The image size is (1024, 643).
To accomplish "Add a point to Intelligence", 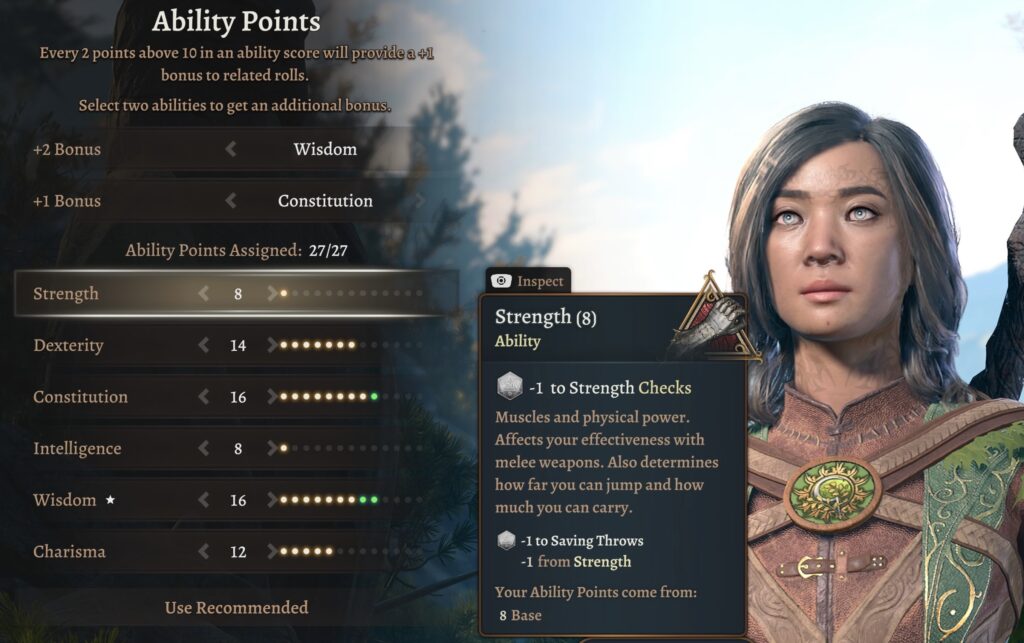I will click(272, 449).
